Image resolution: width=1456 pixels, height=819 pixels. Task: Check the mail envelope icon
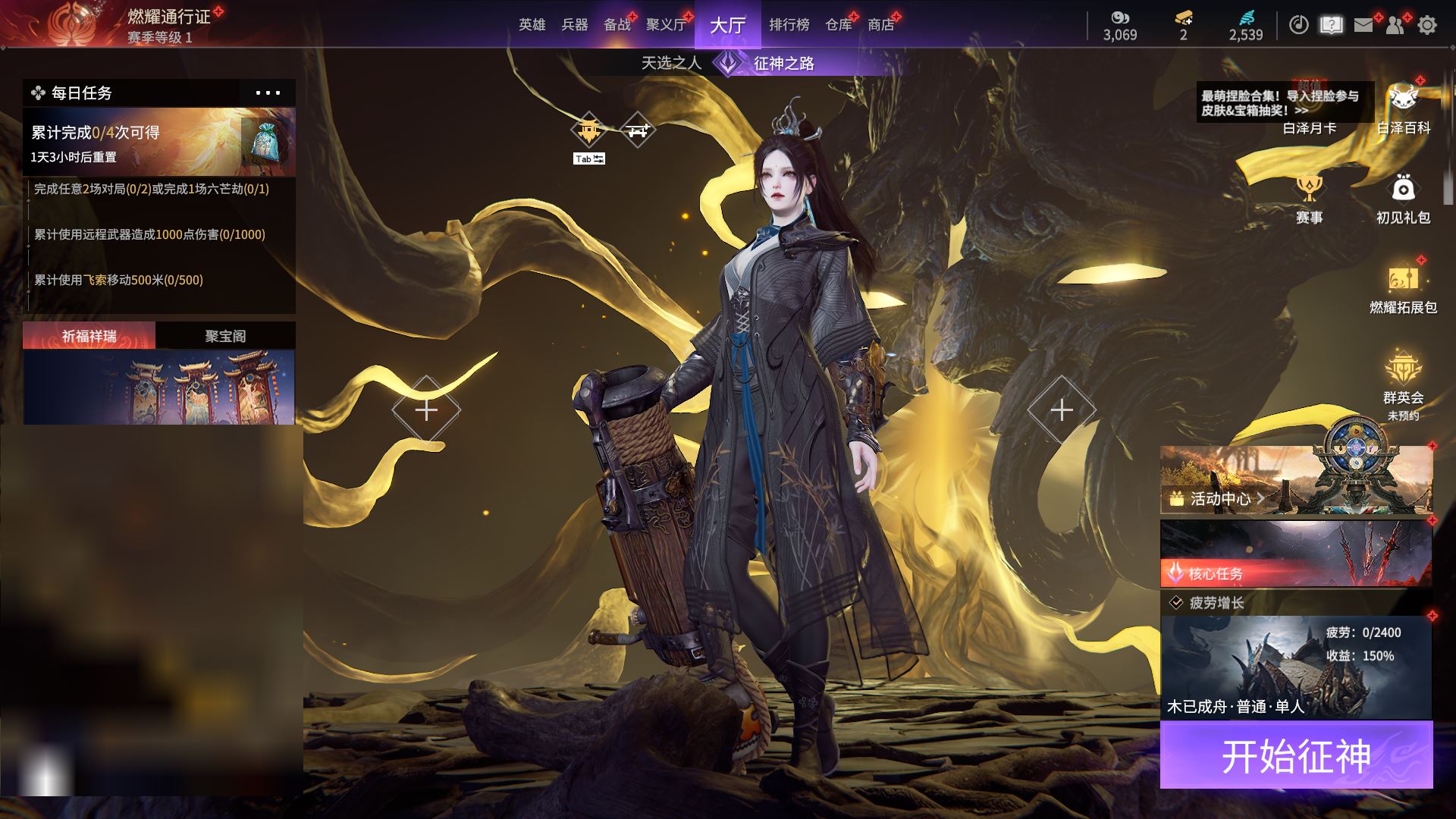[1363, 25]
